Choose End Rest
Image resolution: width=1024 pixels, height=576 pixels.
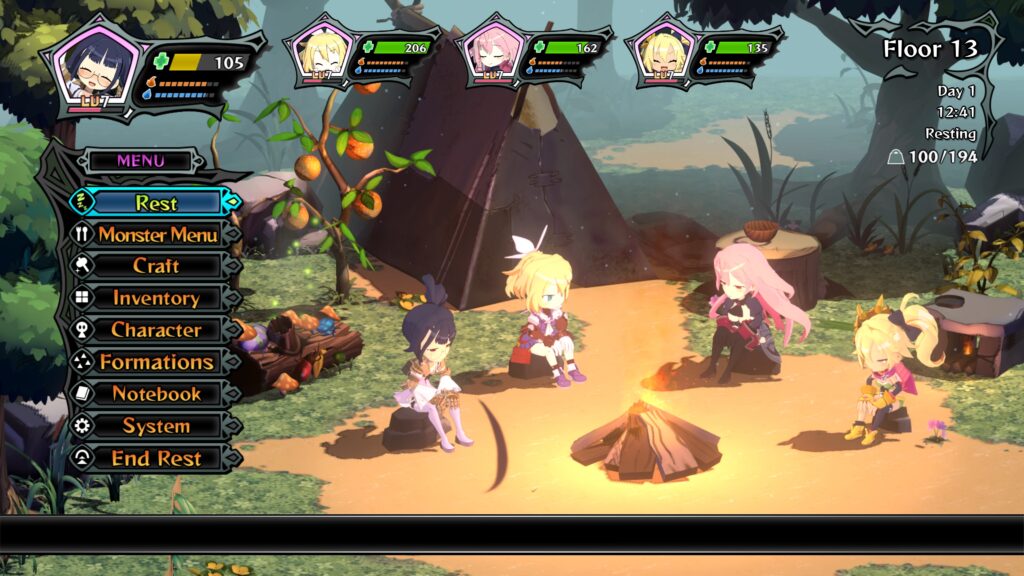(x=156, y=458)
